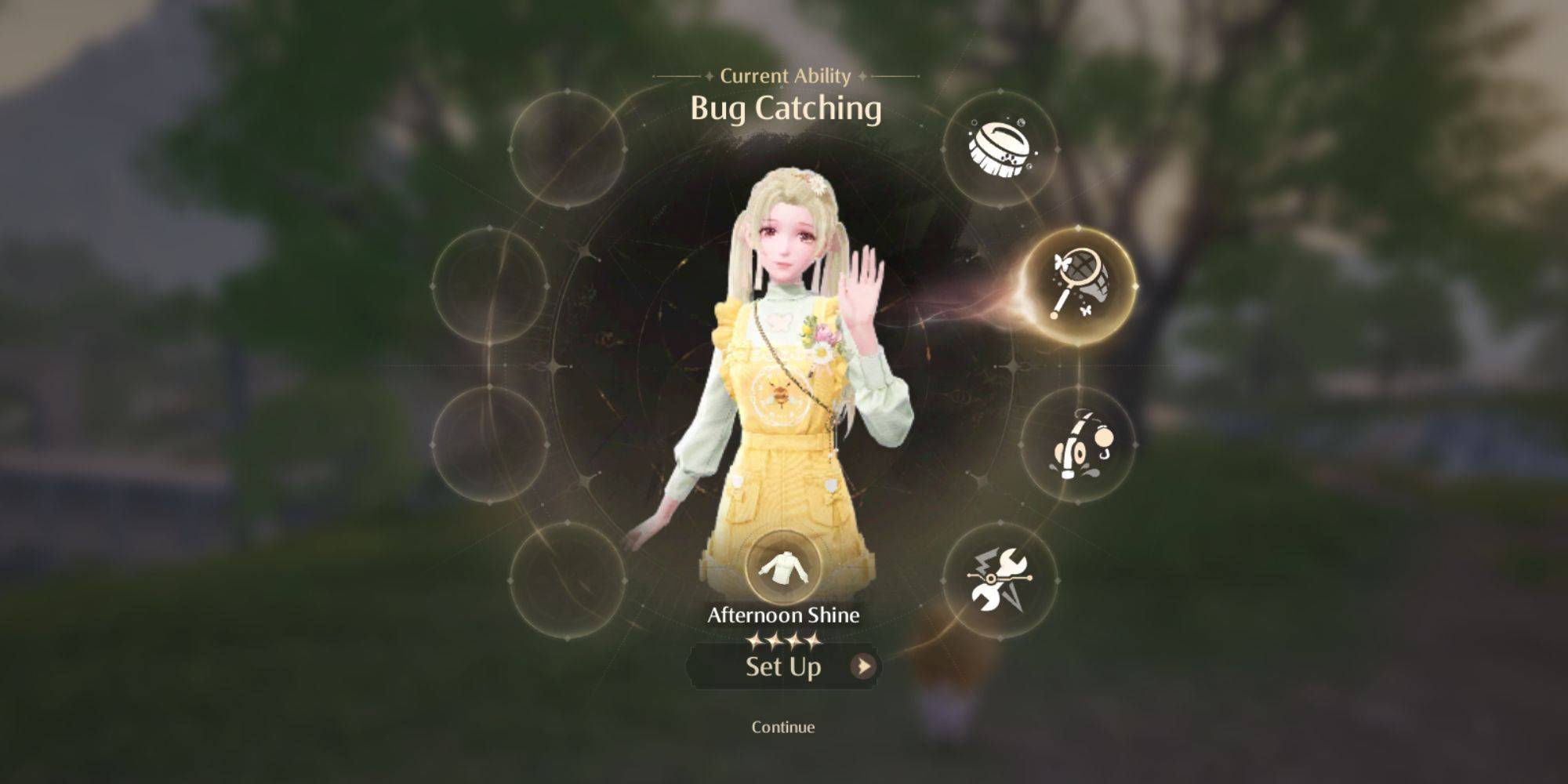Choose the Bug Catching net ability
Image resolution: width=1568 pixels, height=784 pixels.
[1080, 284]
